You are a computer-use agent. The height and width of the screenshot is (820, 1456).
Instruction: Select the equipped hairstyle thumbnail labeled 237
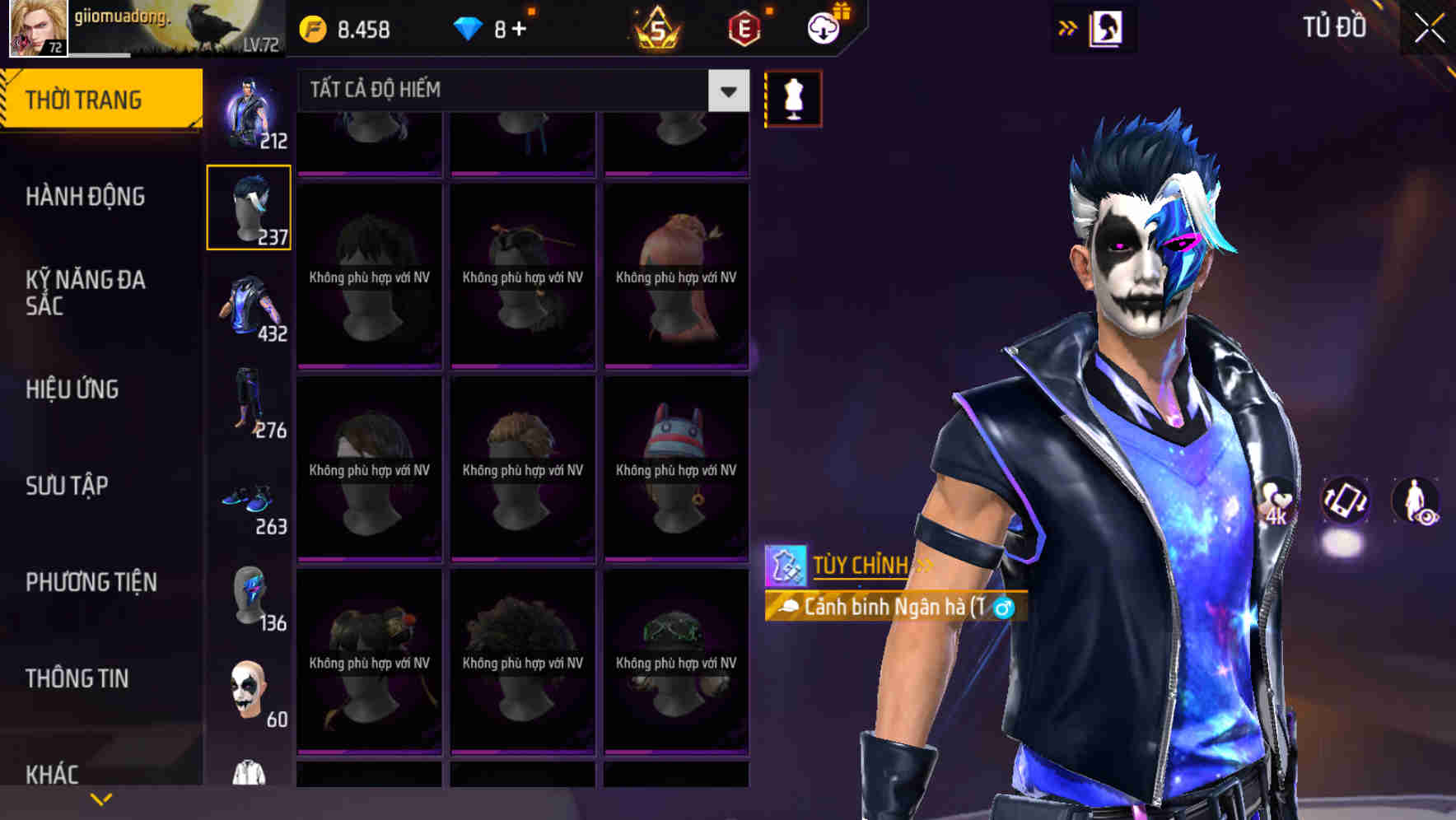[248, 208]
